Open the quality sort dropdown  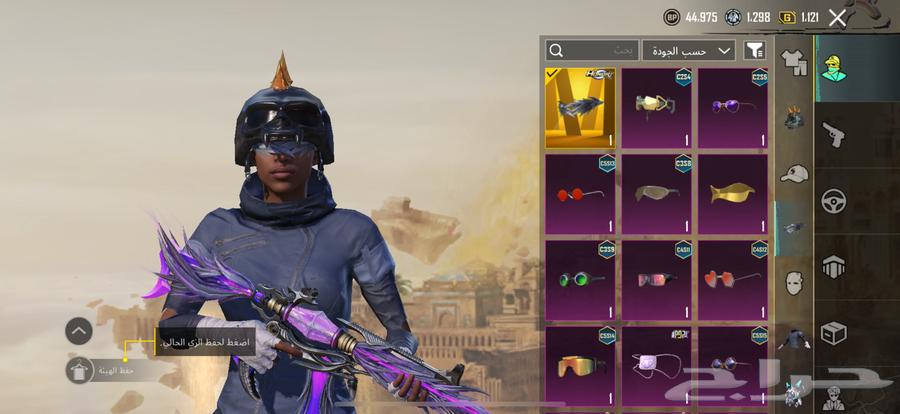click(x=689, y=50)
